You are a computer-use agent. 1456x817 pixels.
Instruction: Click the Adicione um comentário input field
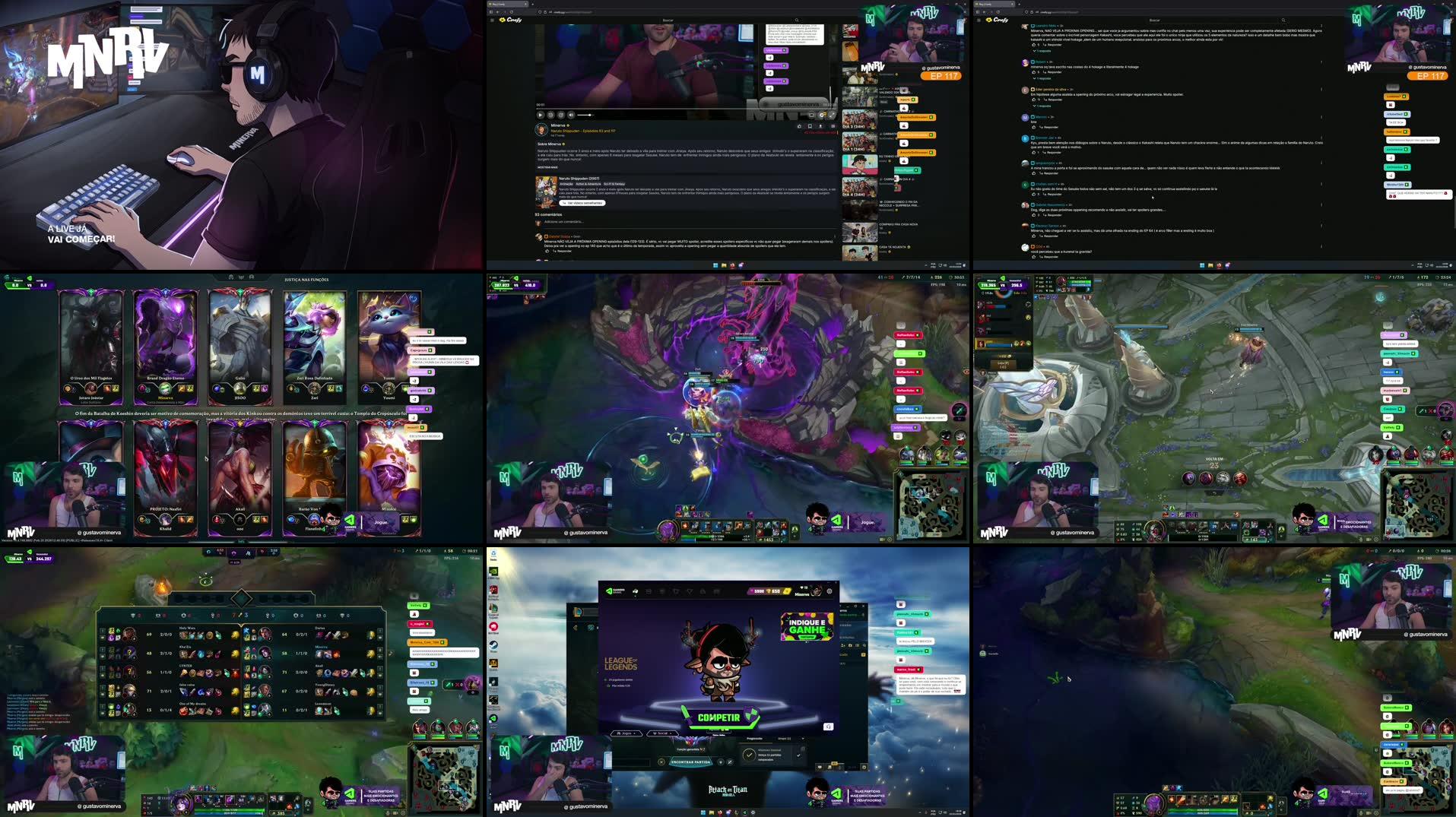tap(563, 222)
